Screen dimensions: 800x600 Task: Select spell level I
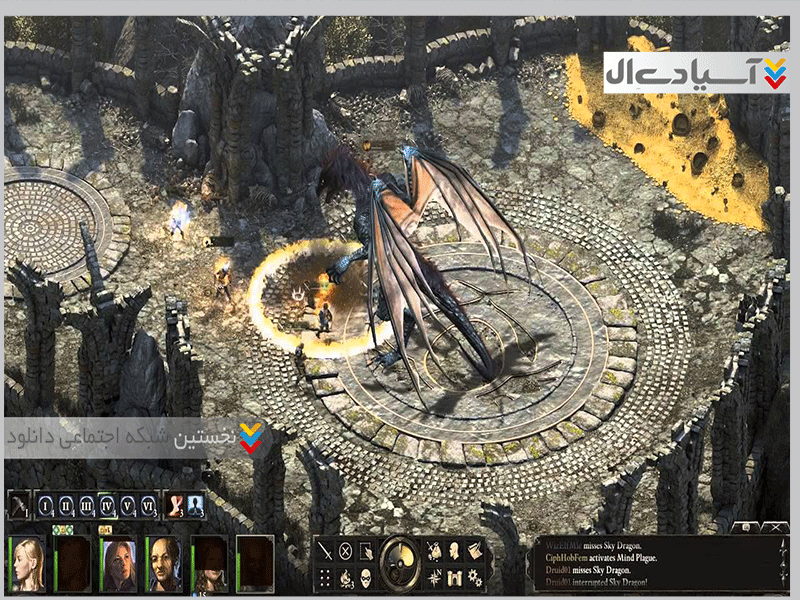(46, 505)
